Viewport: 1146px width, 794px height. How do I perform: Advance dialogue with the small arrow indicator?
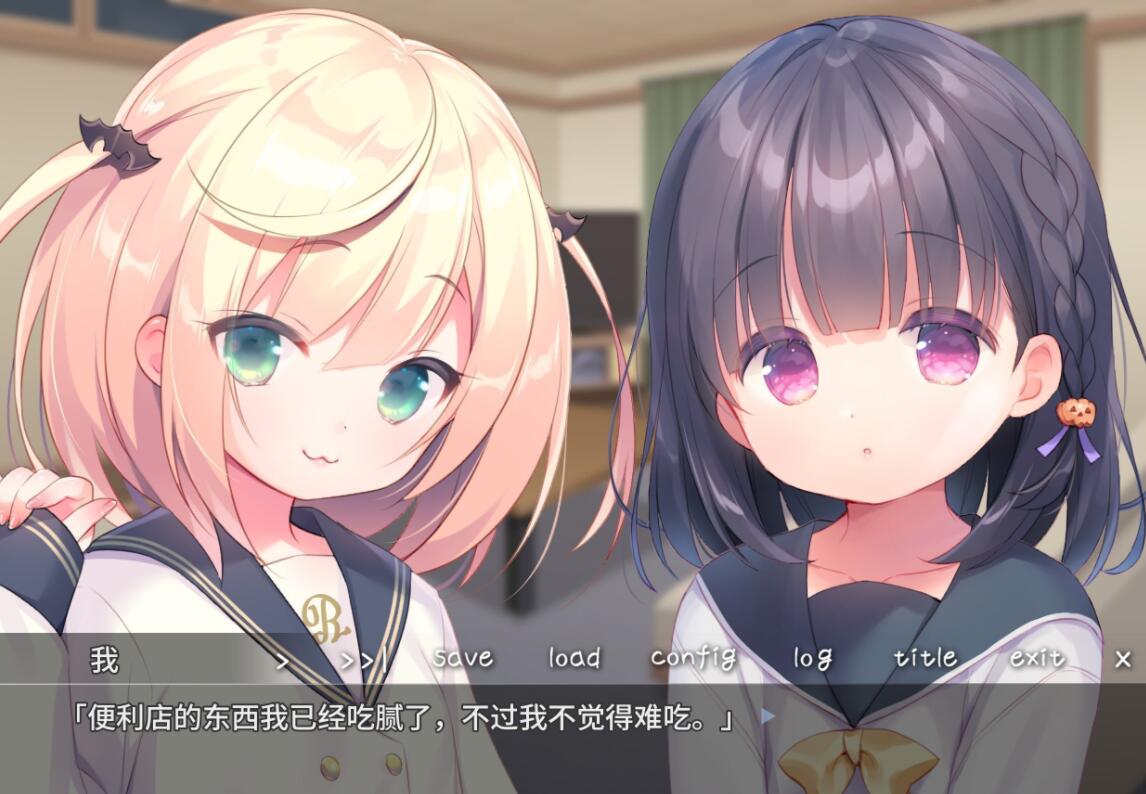(x=767, y=716)
